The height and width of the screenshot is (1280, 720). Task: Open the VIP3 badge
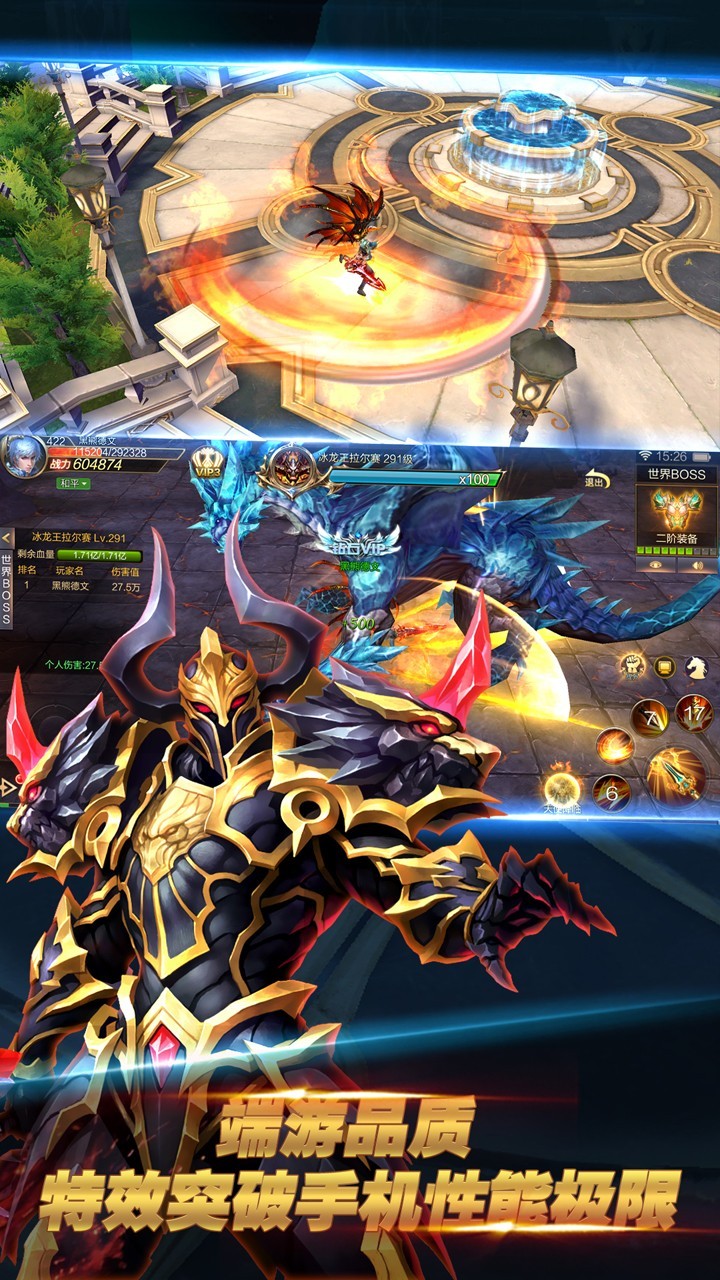(208, 464)
